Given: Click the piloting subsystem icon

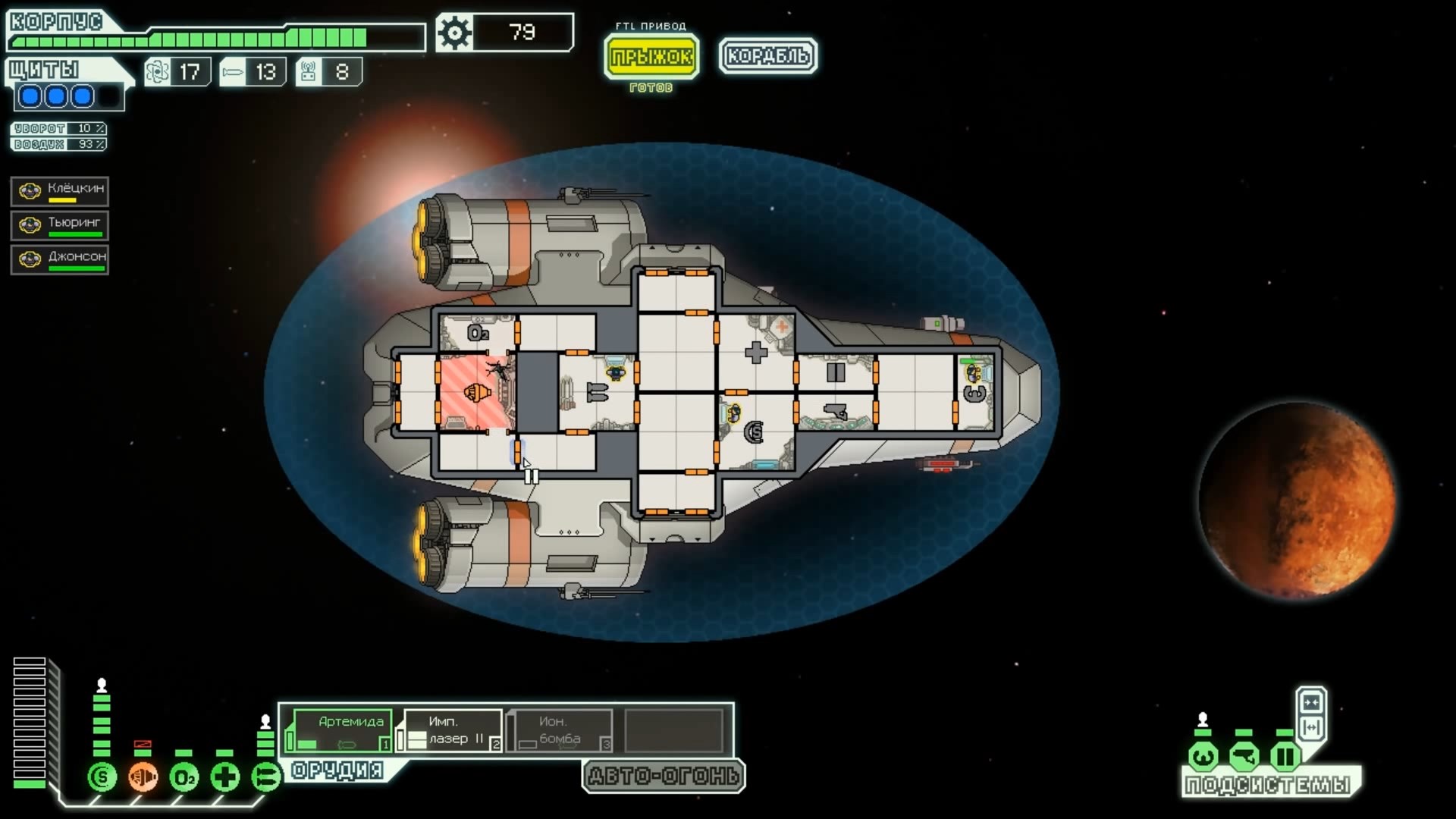Looking at the screenshot, I should 1203,756.
